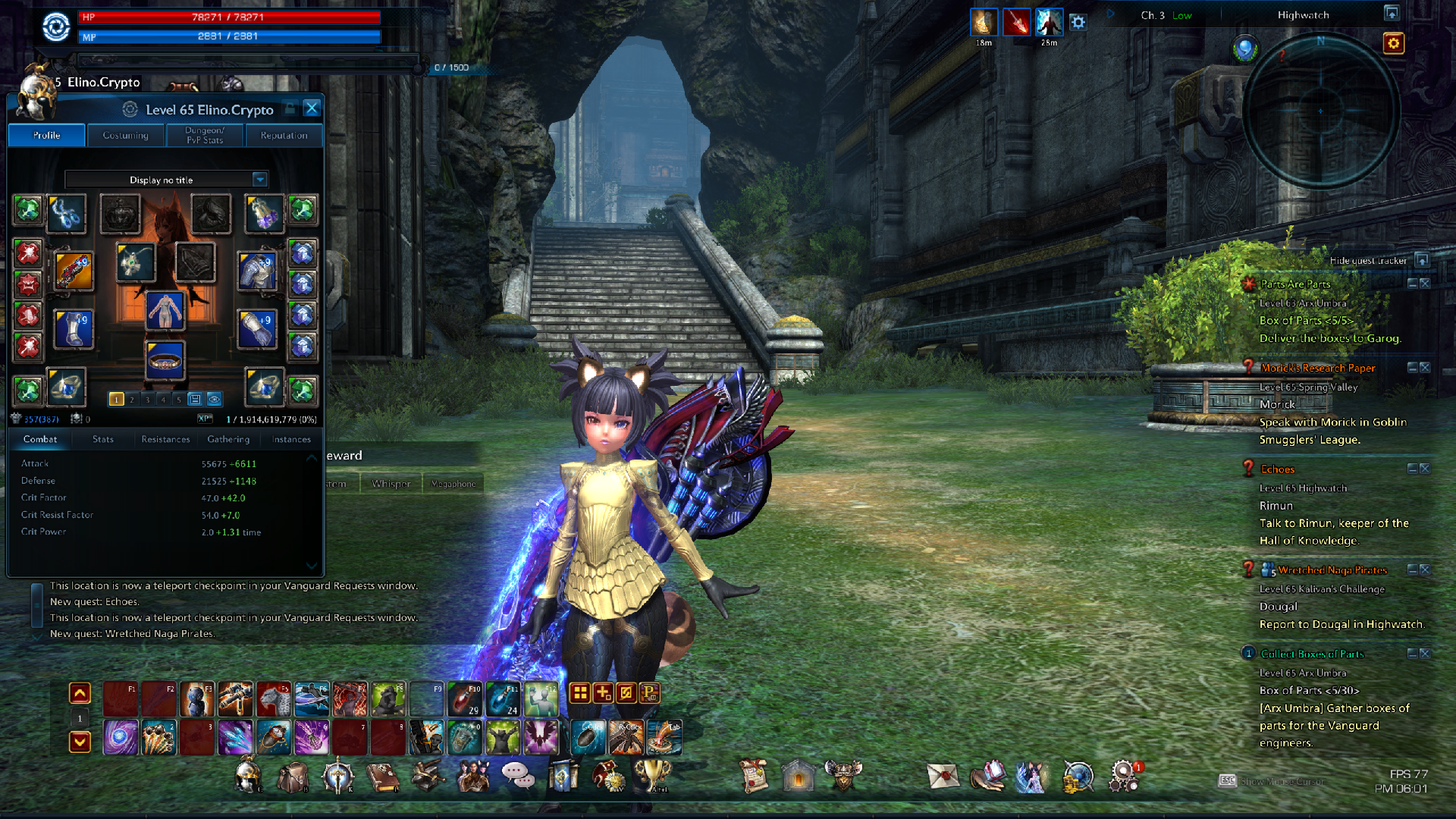View the Instances sub-tab
Image resolution: width=1456 pixels, height=819 pixels.
pyautogui.click(x=291, y=440)
